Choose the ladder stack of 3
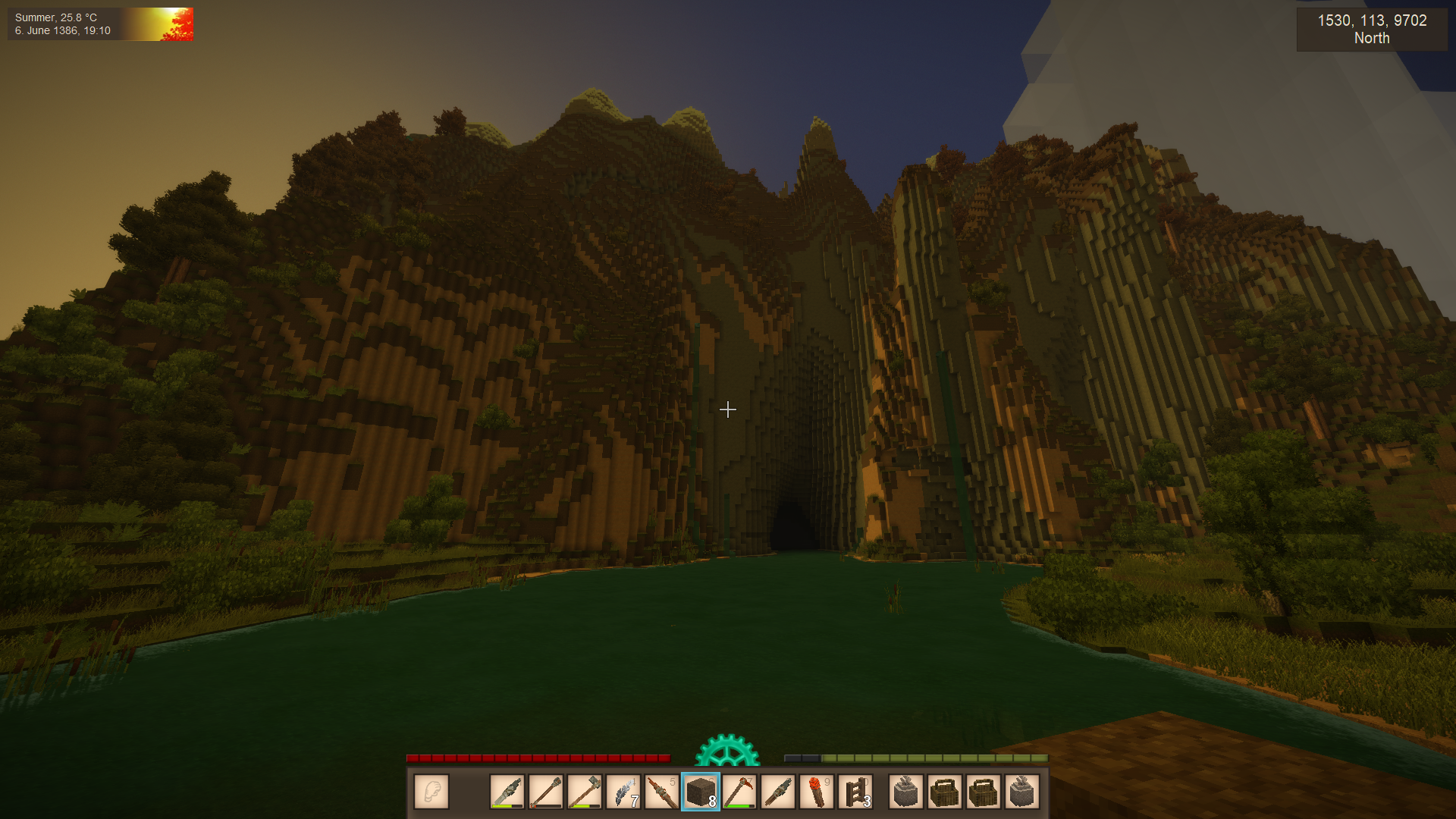Image resolution: width=1456 pixels, height=819 pixels. pyautogui.click(x=855, y=792)
